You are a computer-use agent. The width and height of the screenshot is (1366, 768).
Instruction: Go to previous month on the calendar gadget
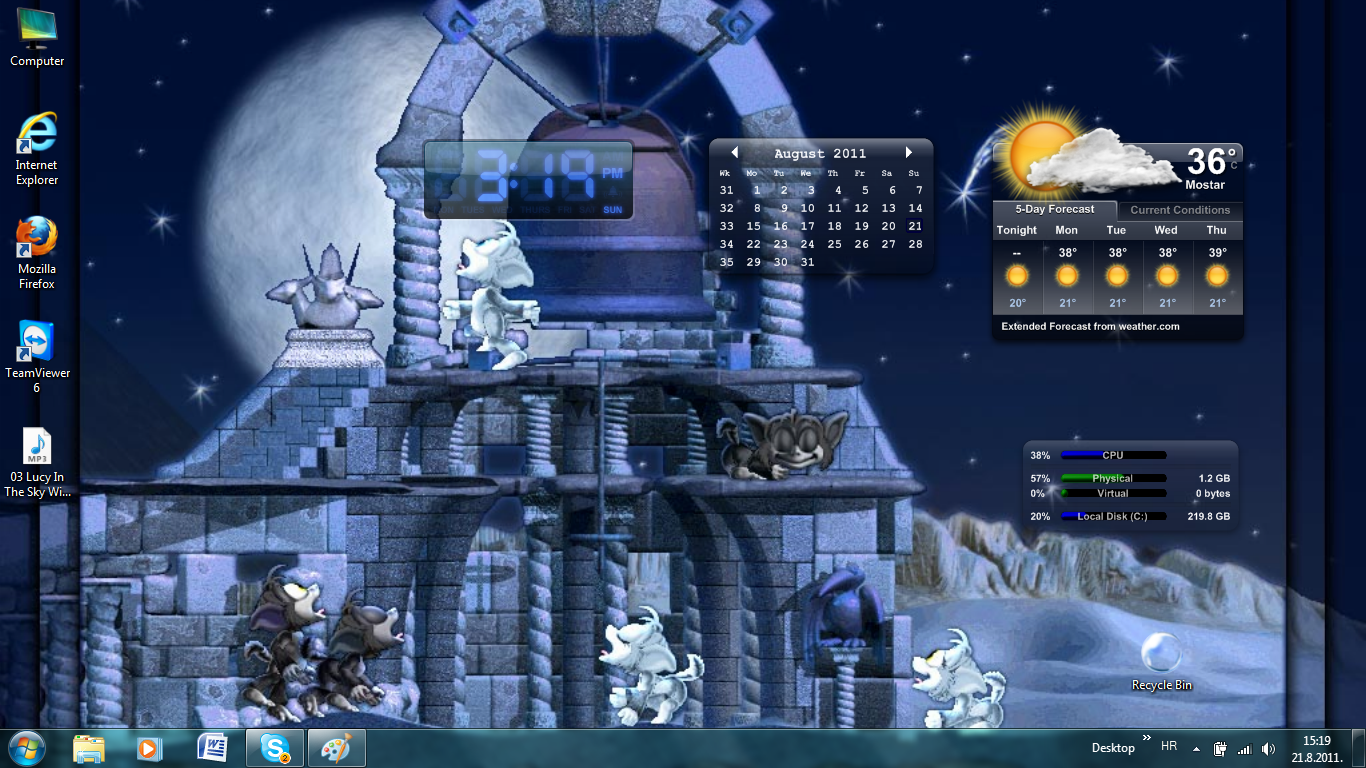[x=735, y=152]
